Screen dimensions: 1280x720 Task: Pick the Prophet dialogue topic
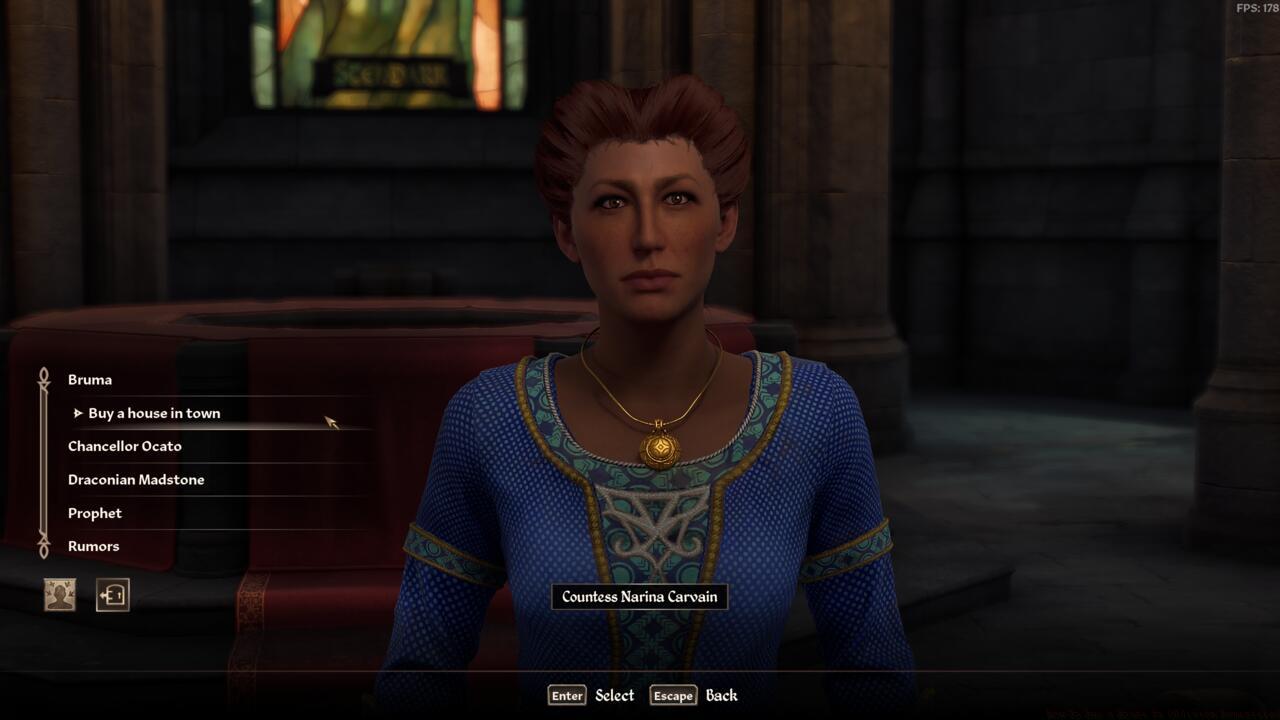click(x=95, y=513)
